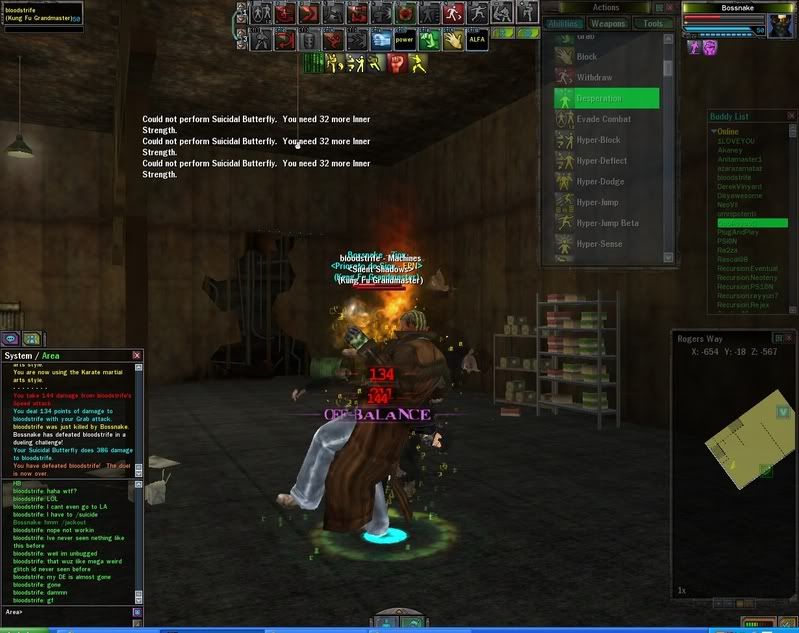Select buddy PlugAndPlay in the list
This screenshot has height=633, width=799.
[739, 232]
